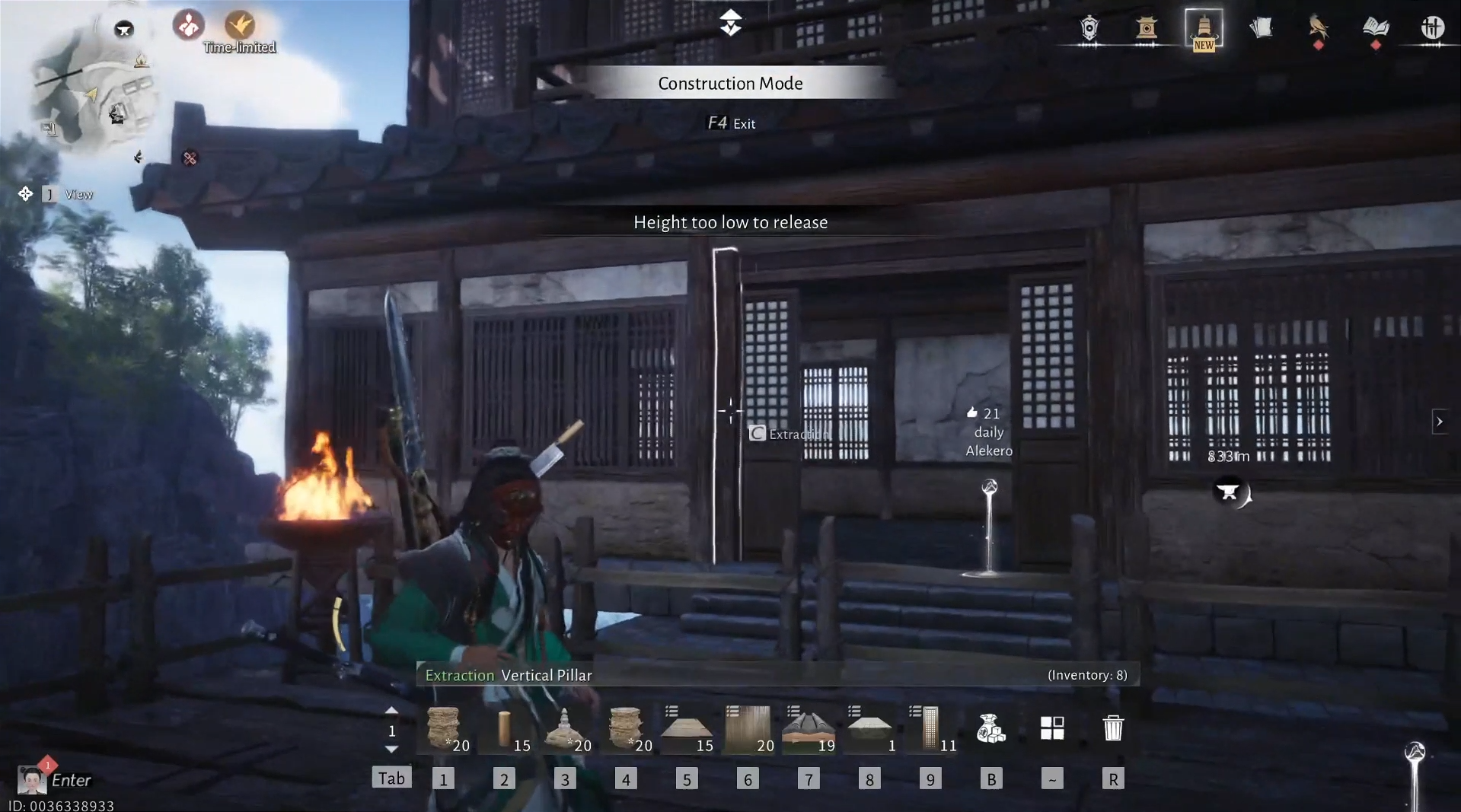The width and height of the screenshot is (1461, 812).
Task: Click the down arrow below the hotbar number
Action: coord(392,749)
